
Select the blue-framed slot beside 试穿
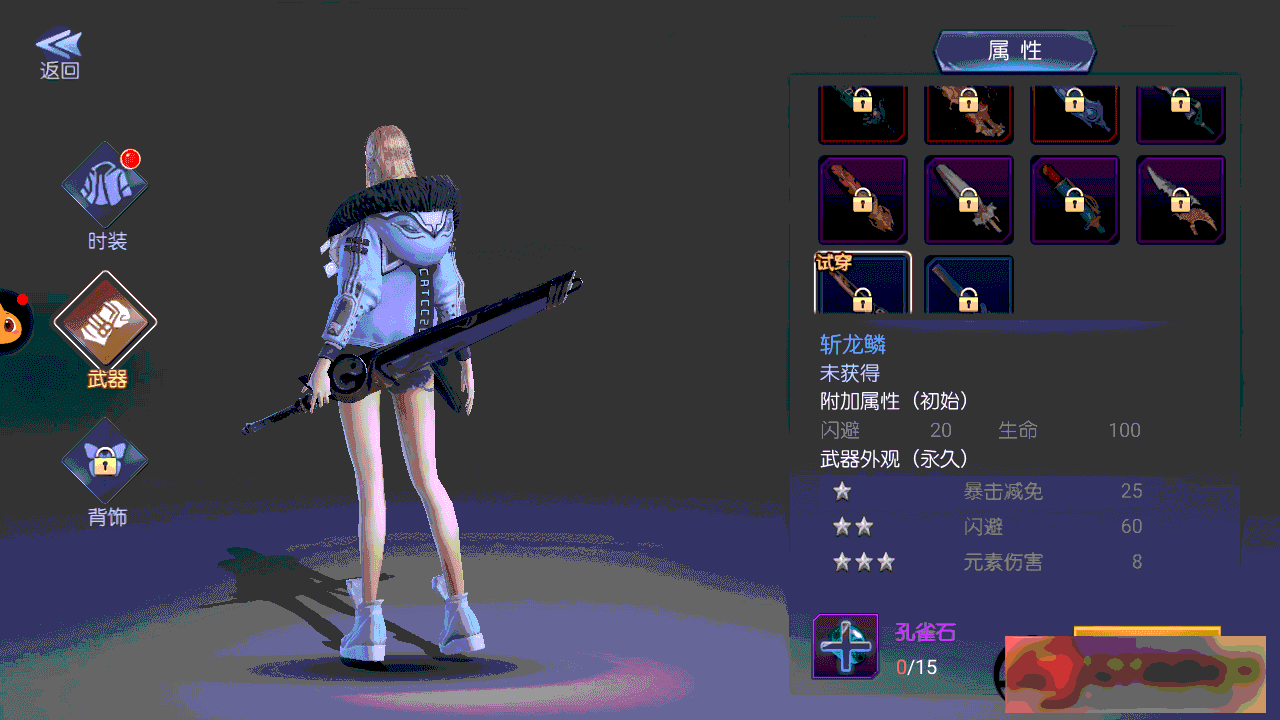point(968,287)
